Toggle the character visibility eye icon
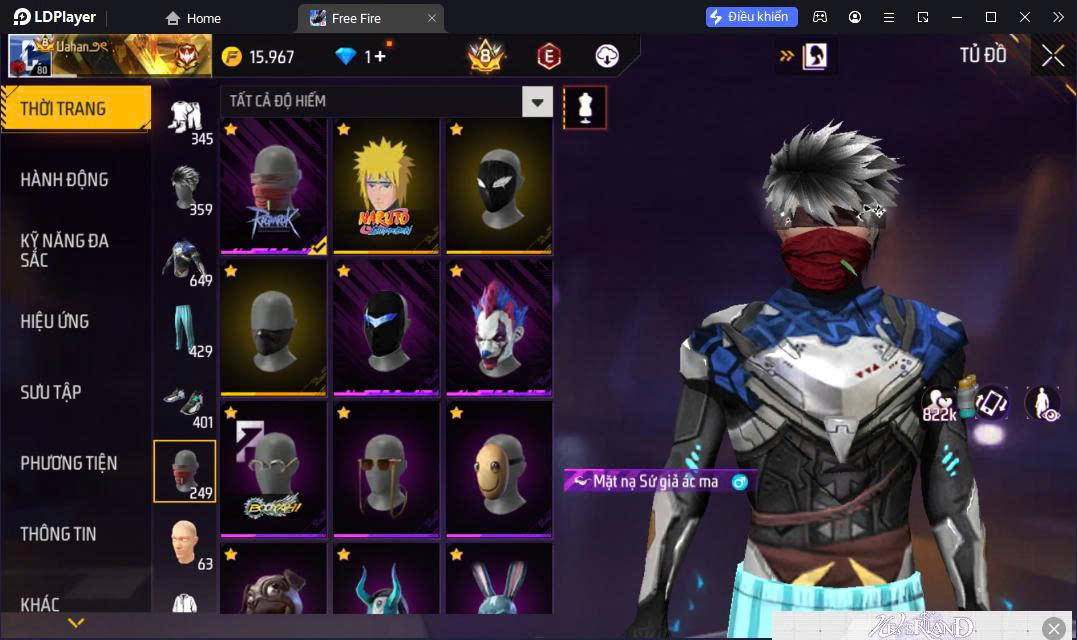 (x=1043, y=403)
